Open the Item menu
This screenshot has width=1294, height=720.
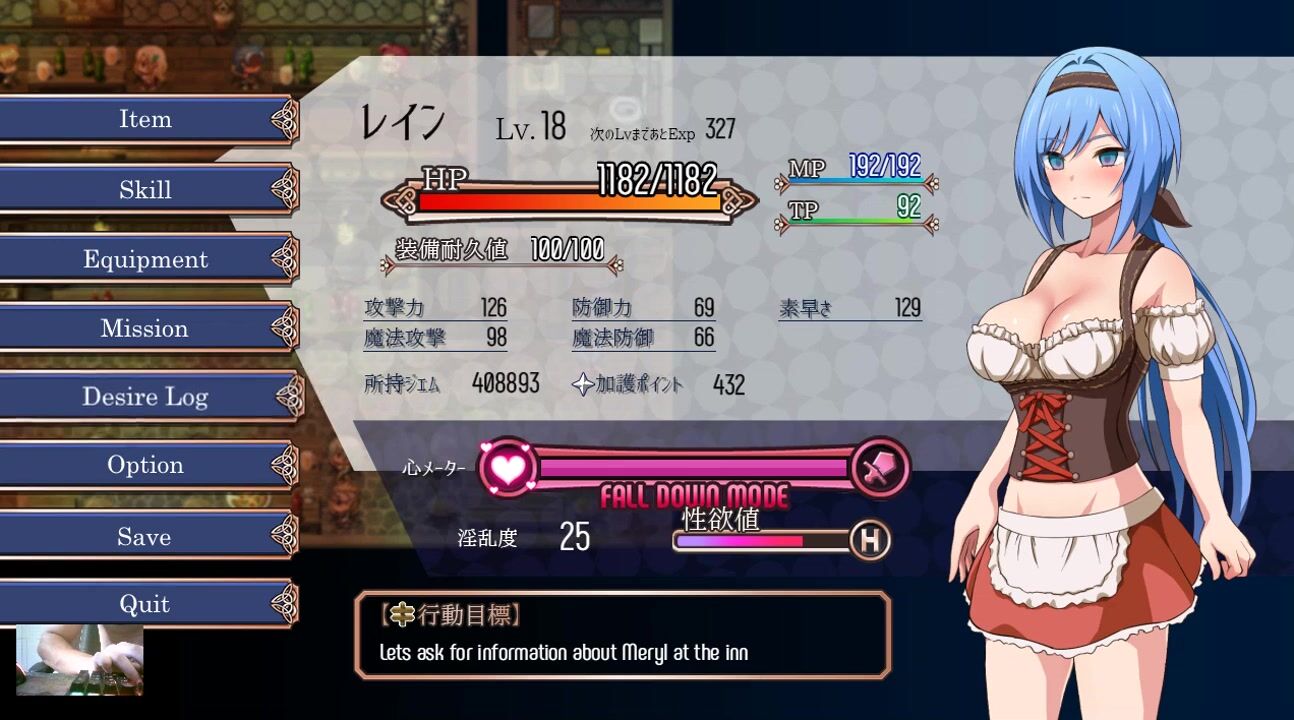click(x=146, y=120)
